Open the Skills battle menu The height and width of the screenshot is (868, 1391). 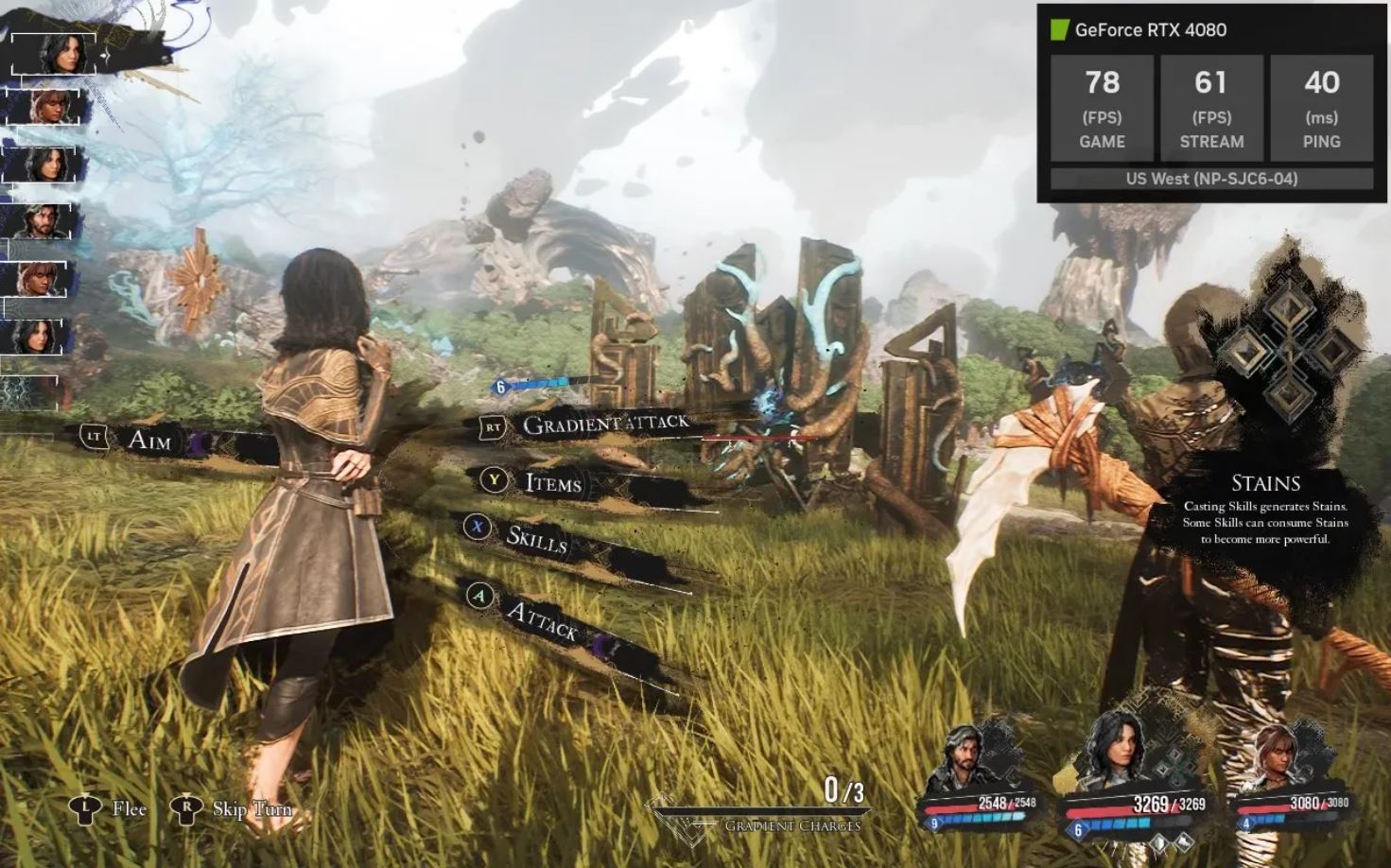(535, 537)
